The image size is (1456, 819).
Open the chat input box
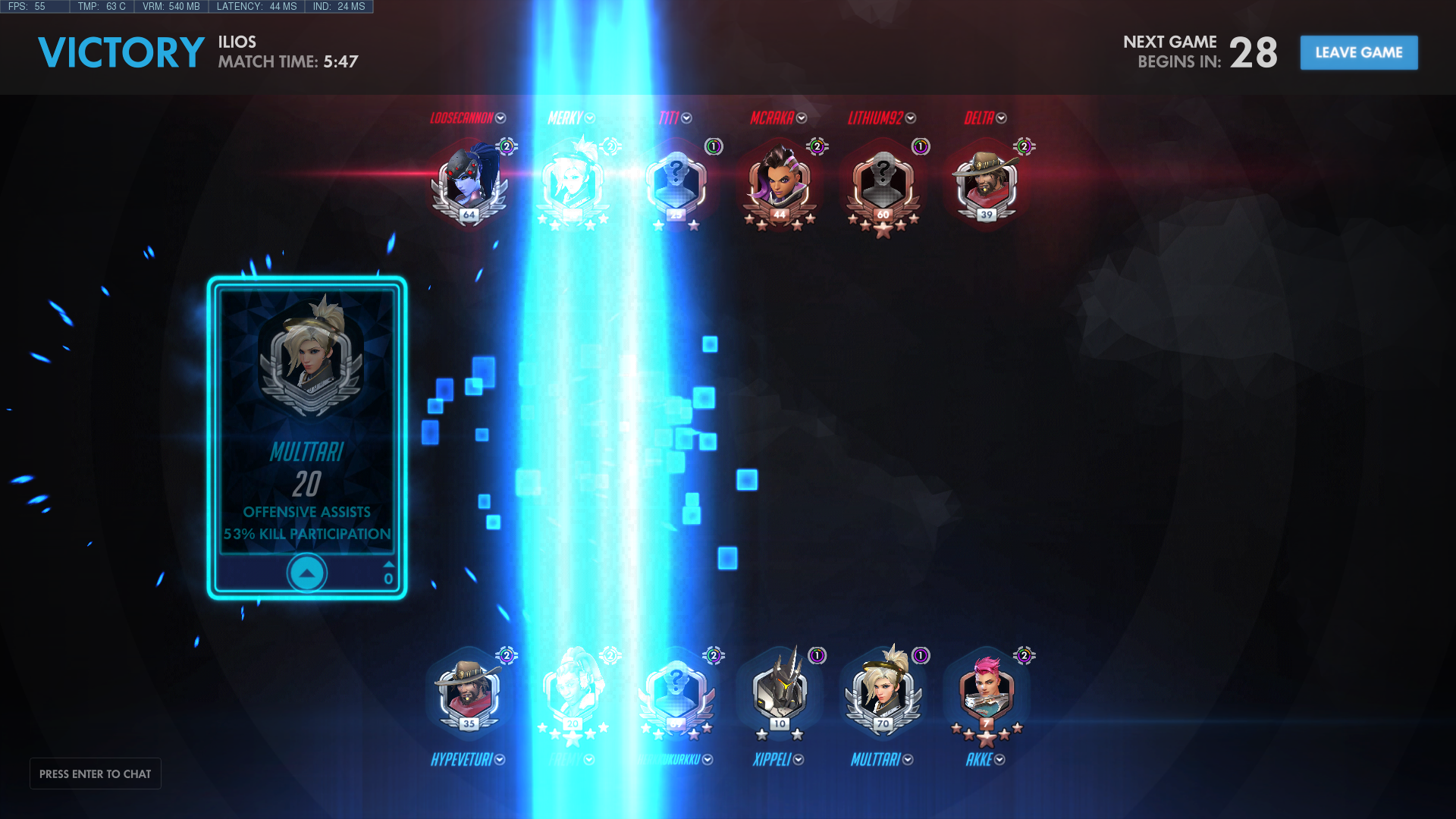(96, 773)
